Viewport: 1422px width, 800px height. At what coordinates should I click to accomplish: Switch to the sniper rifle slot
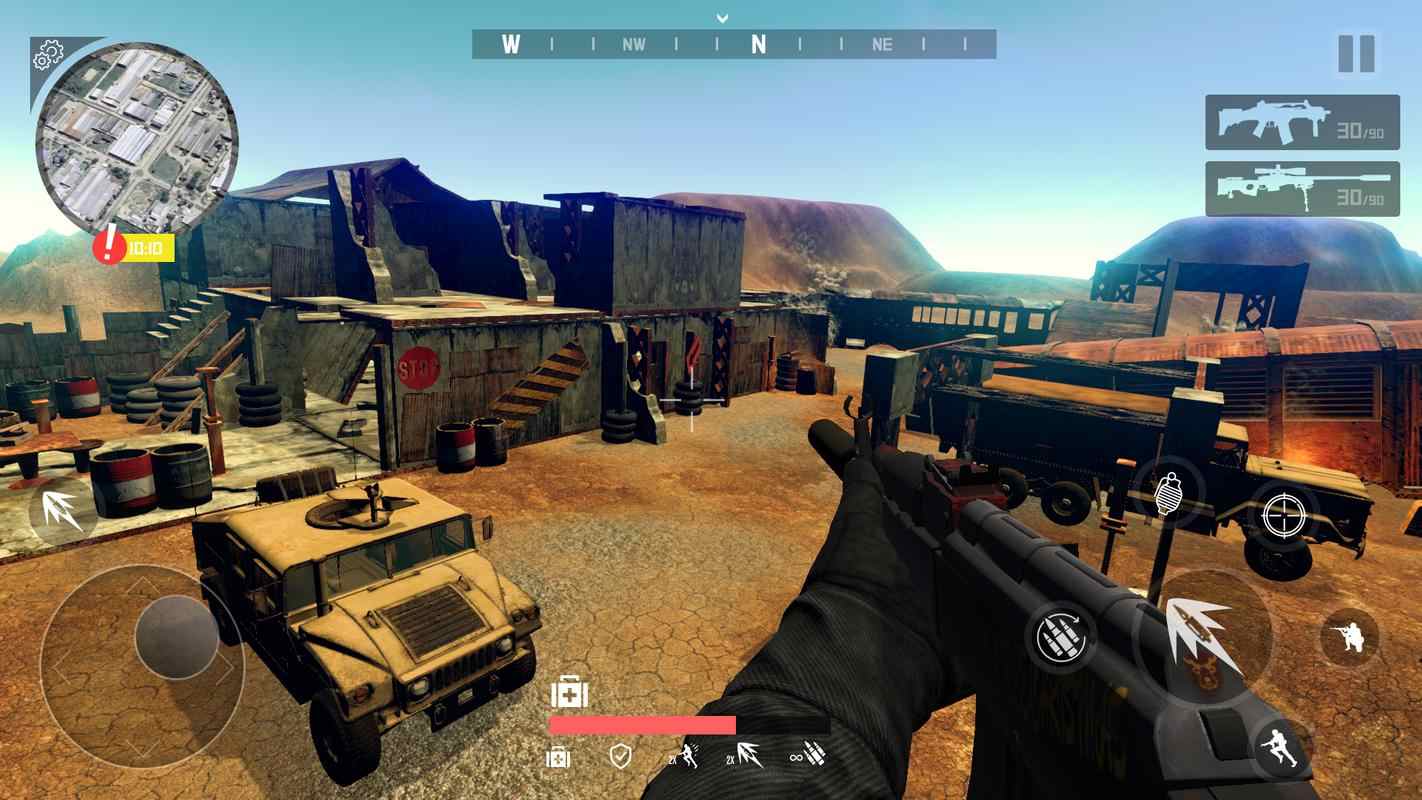coord(1301,189)
